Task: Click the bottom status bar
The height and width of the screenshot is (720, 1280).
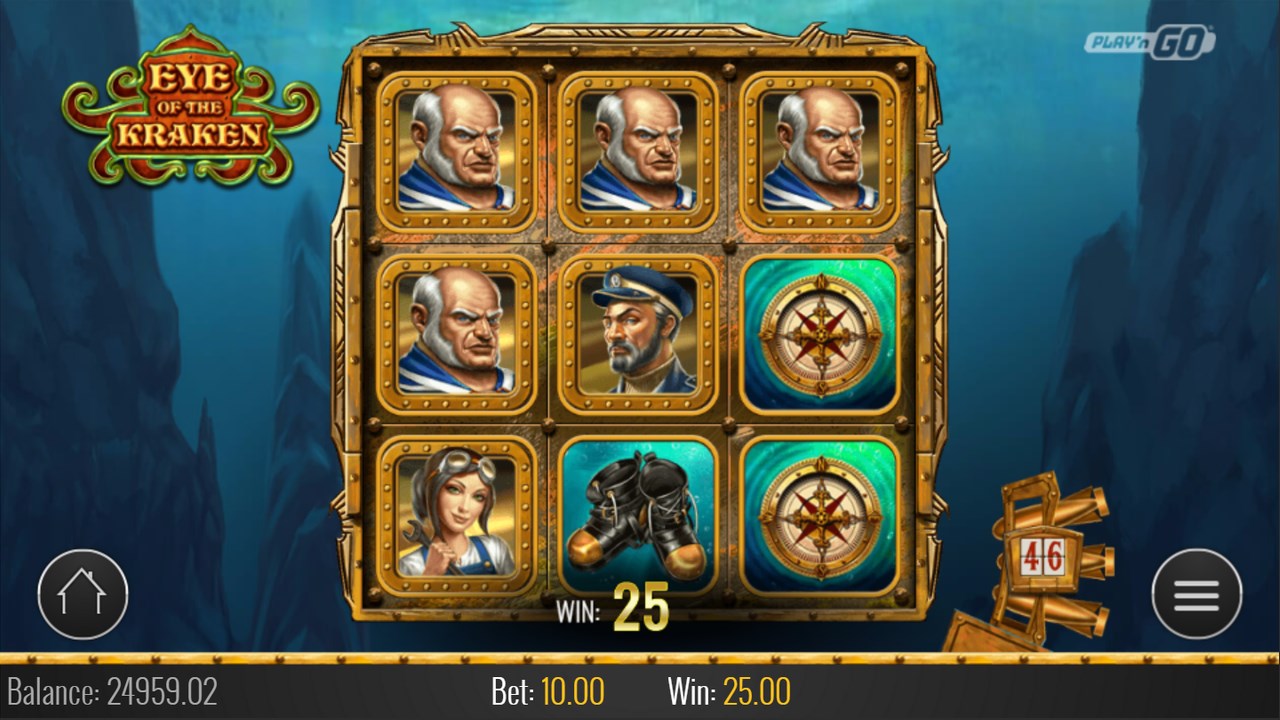Action: click(x=640, y=690)
